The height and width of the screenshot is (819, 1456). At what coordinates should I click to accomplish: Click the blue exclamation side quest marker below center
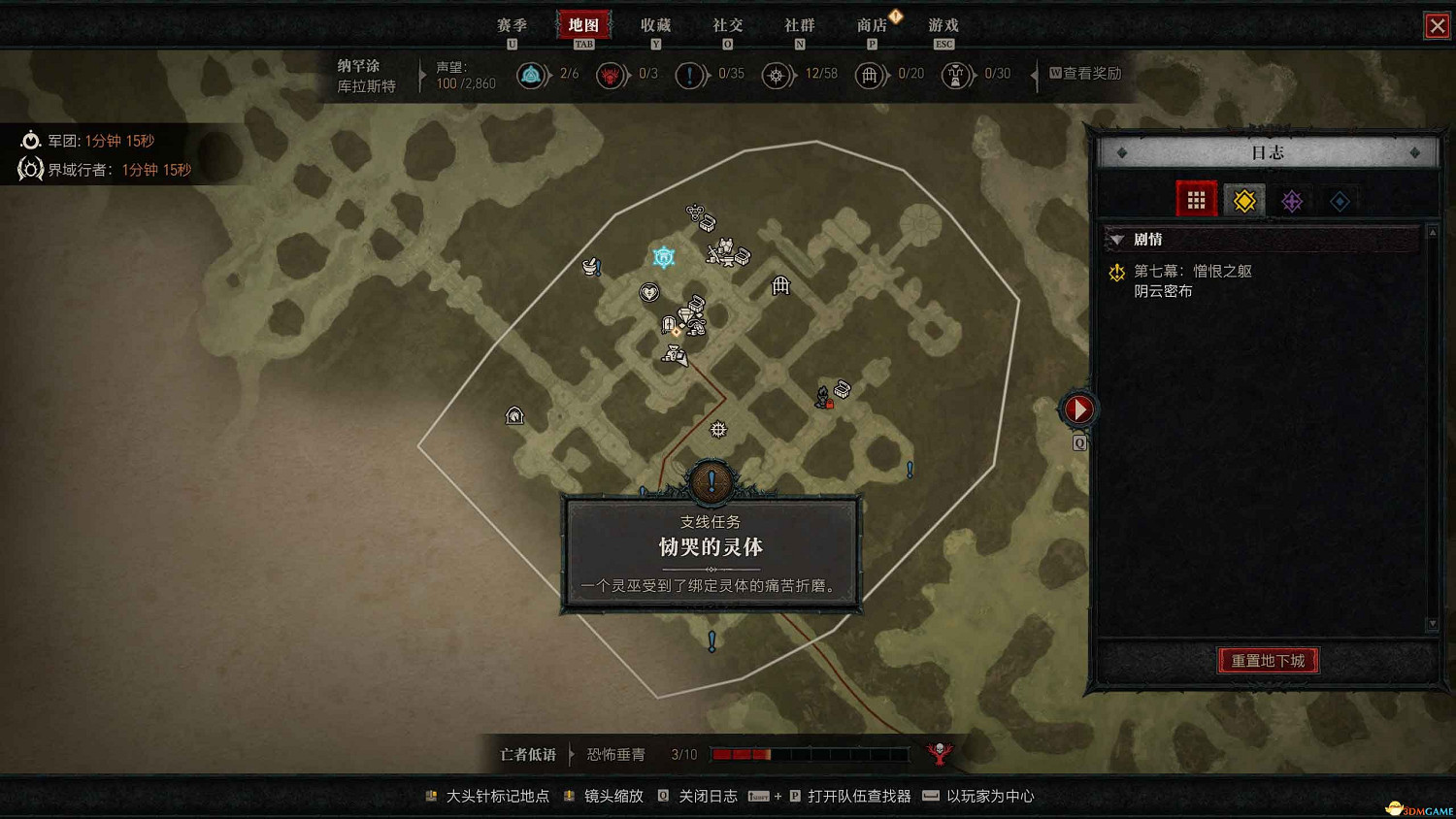coord(711,641)
